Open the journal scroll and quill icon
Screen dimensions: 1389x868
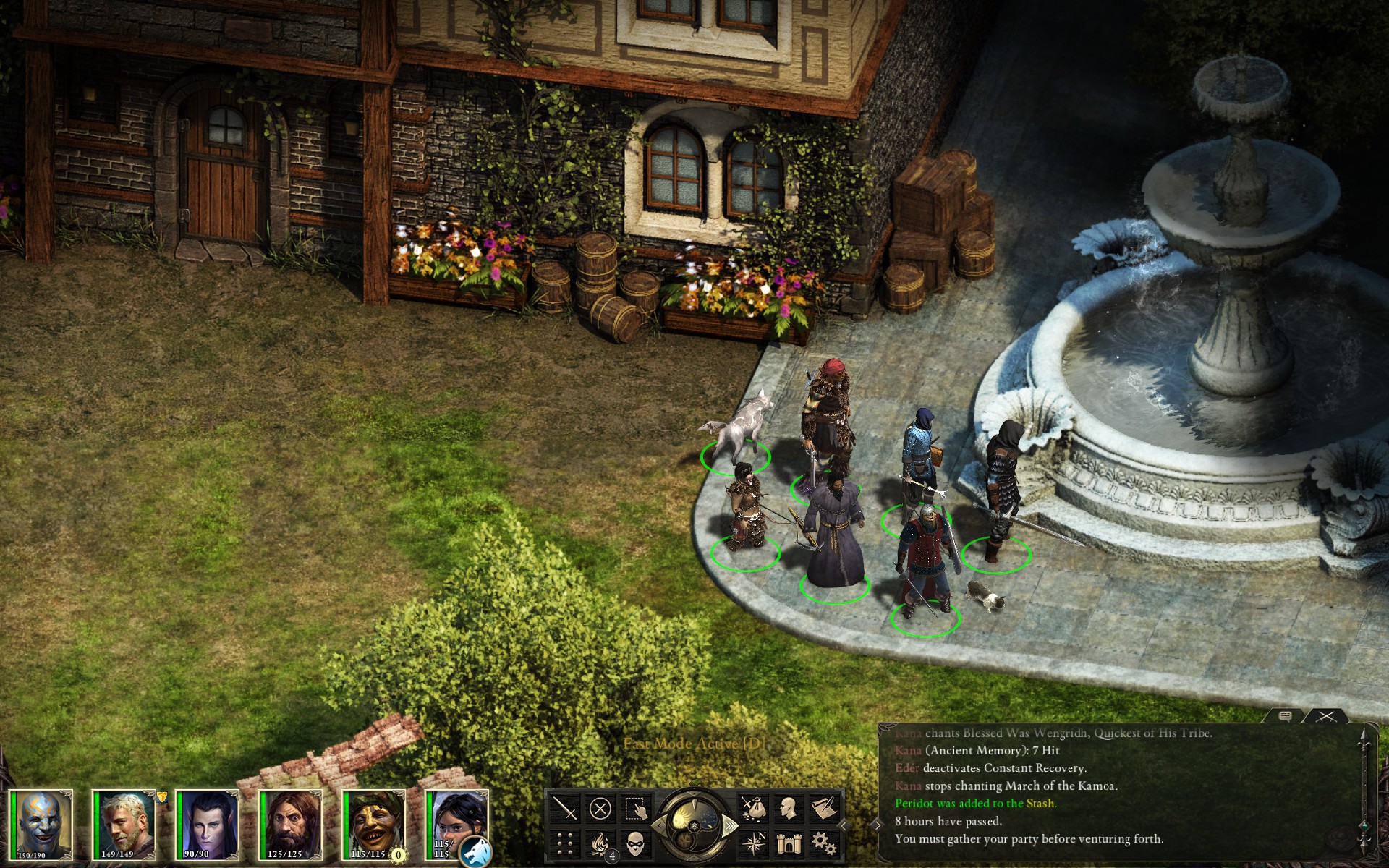pyautogui.click(x=824, y=808)
